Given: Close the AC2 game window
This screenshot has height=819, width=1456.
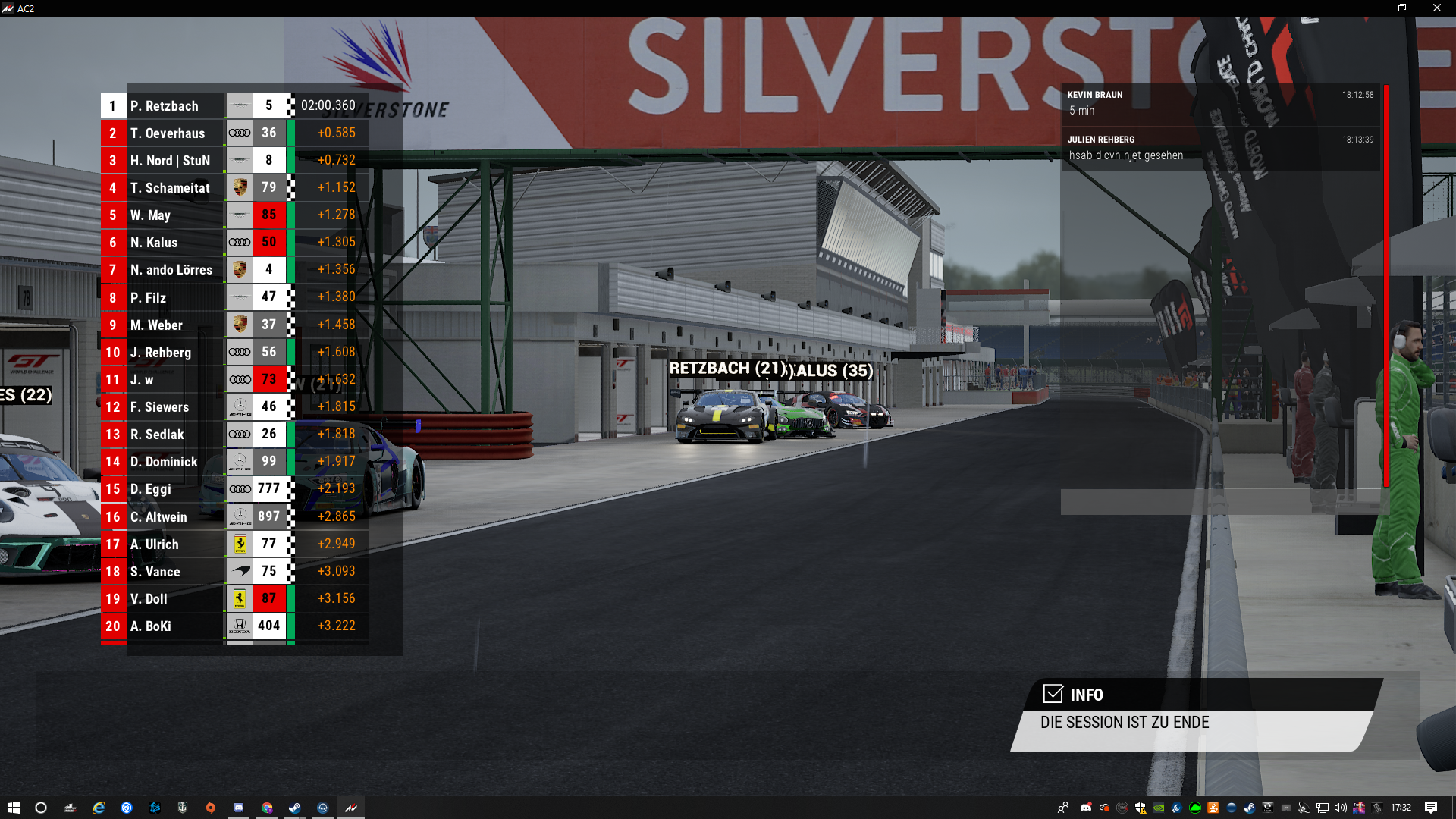Looking at the screenshot, I should [1436, 8].
